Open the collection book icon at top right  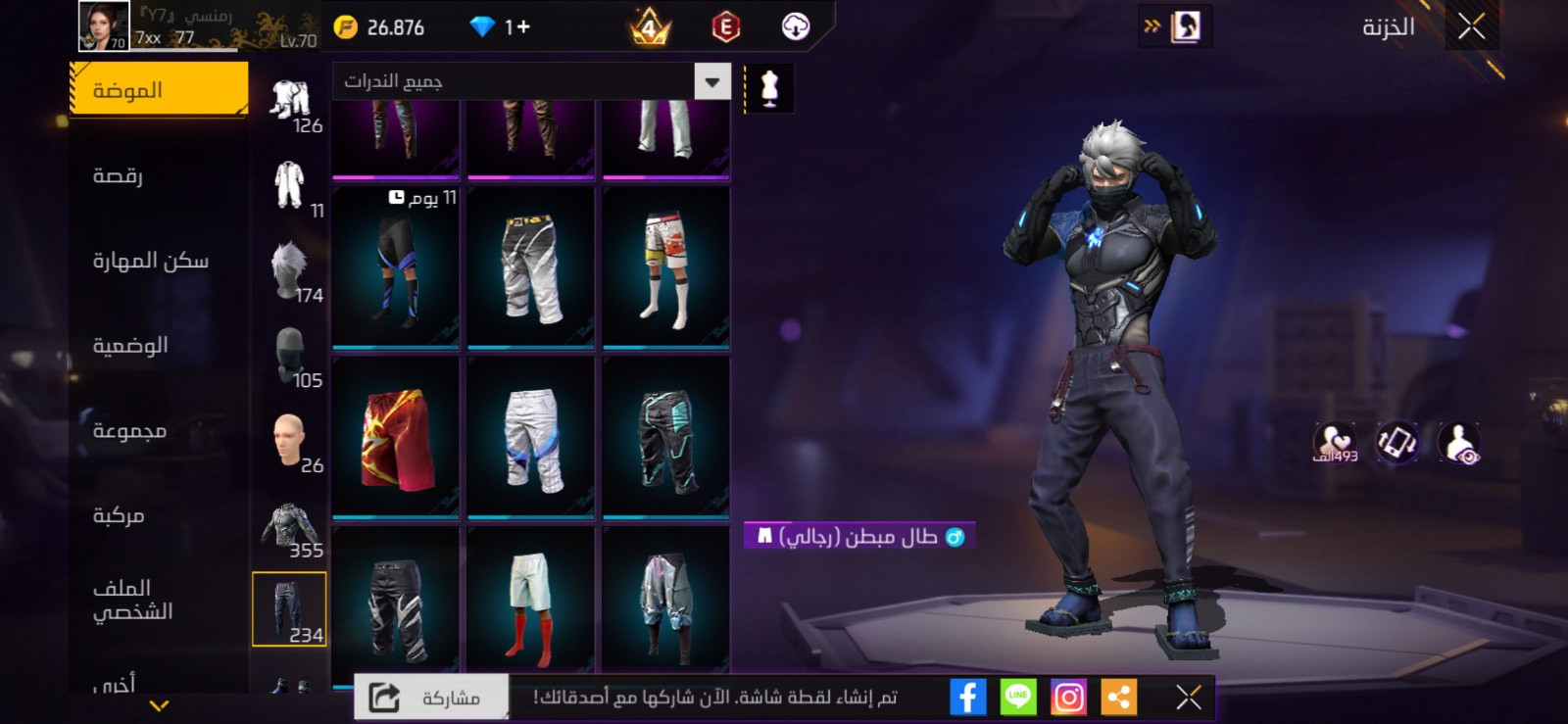point(1186,24)
